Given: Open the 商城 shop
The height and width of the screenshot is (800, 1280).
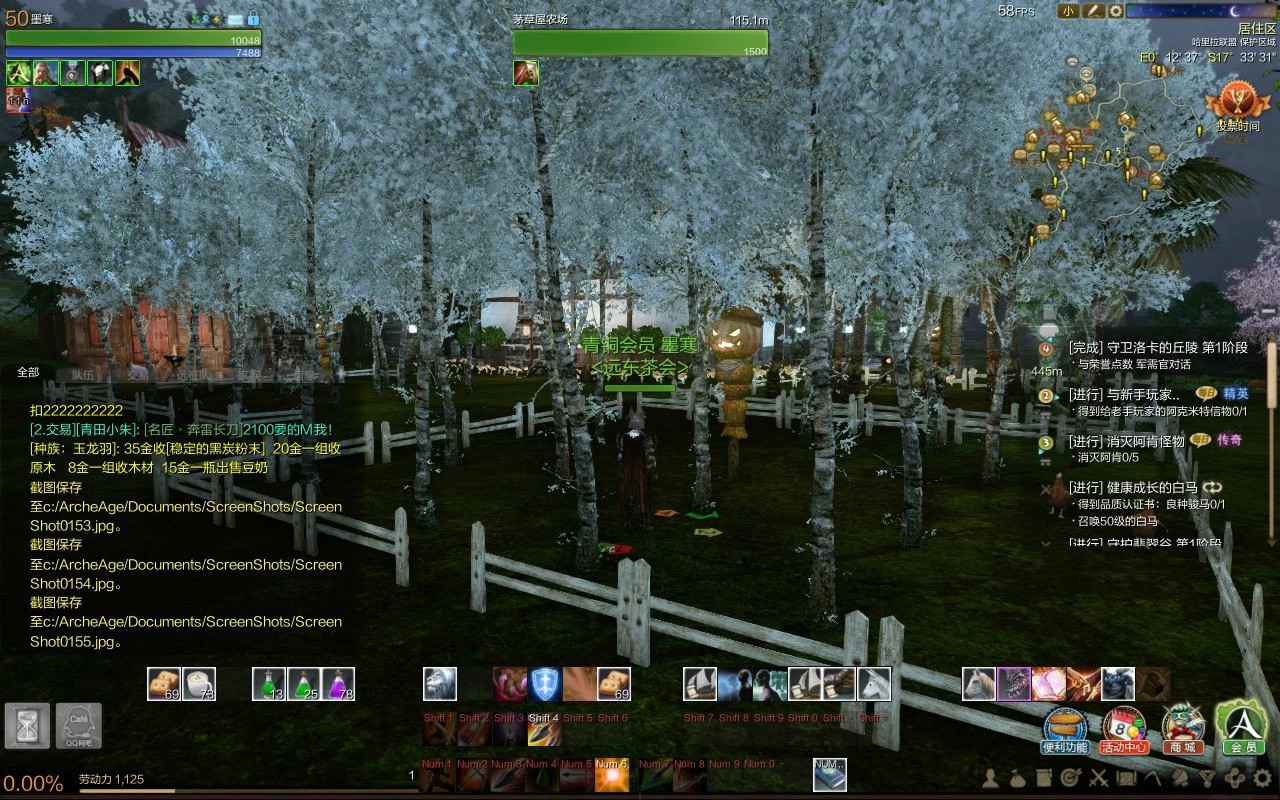Looking at the screenshot, I should [x=1182, y=730].
